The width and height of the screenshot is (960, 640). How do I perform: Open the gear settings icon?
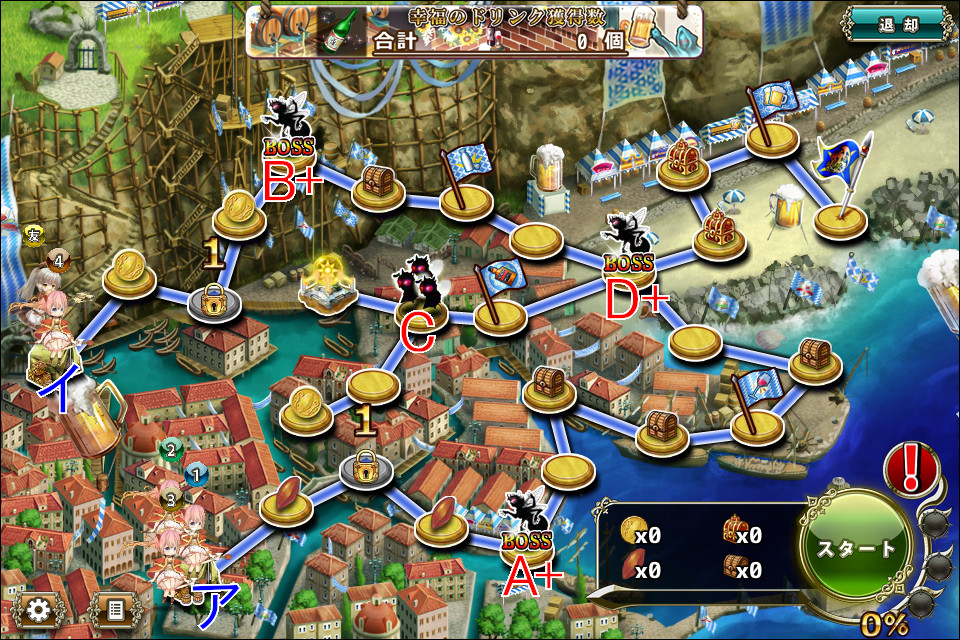click(40, 608)
